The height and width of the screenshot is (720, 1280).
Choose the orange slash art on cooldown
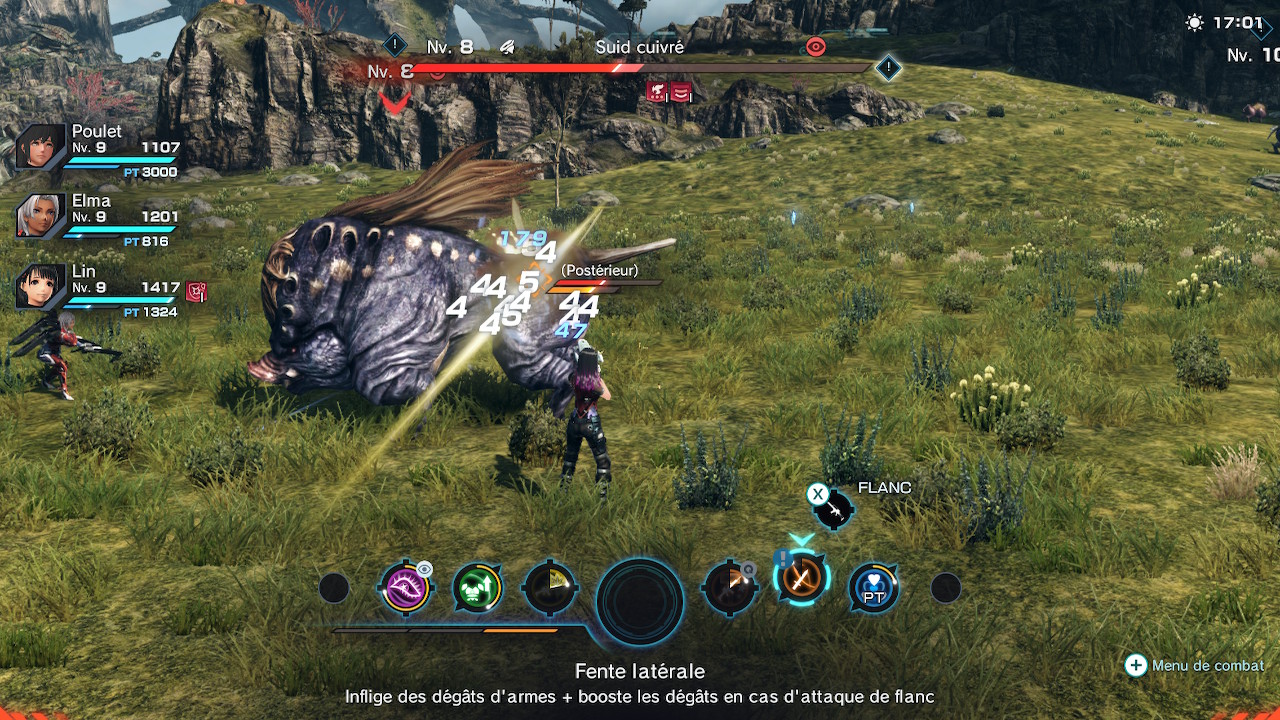click(729, 588)
